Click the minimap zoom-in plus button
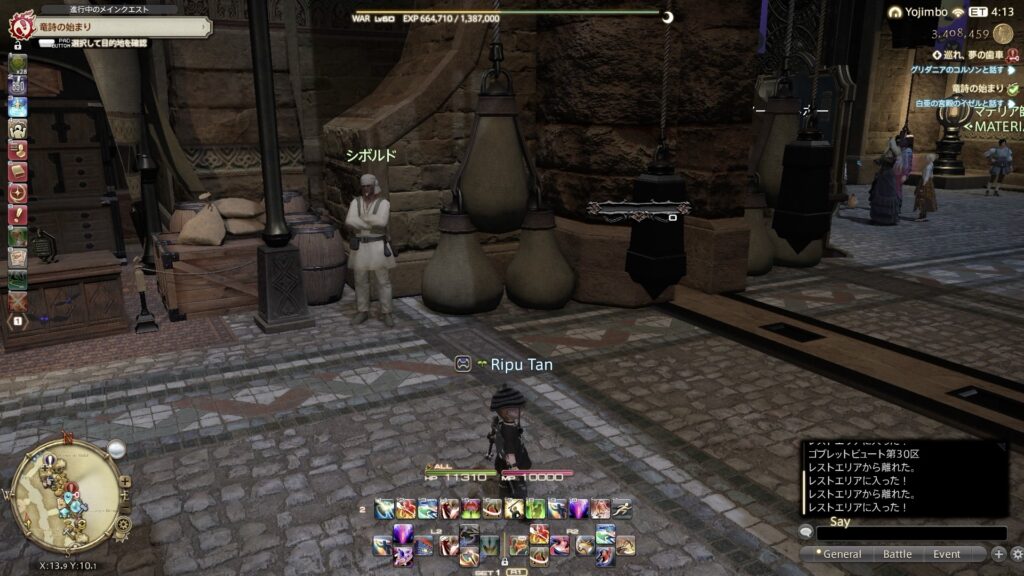1024x576 pixels. coord(126,481)
